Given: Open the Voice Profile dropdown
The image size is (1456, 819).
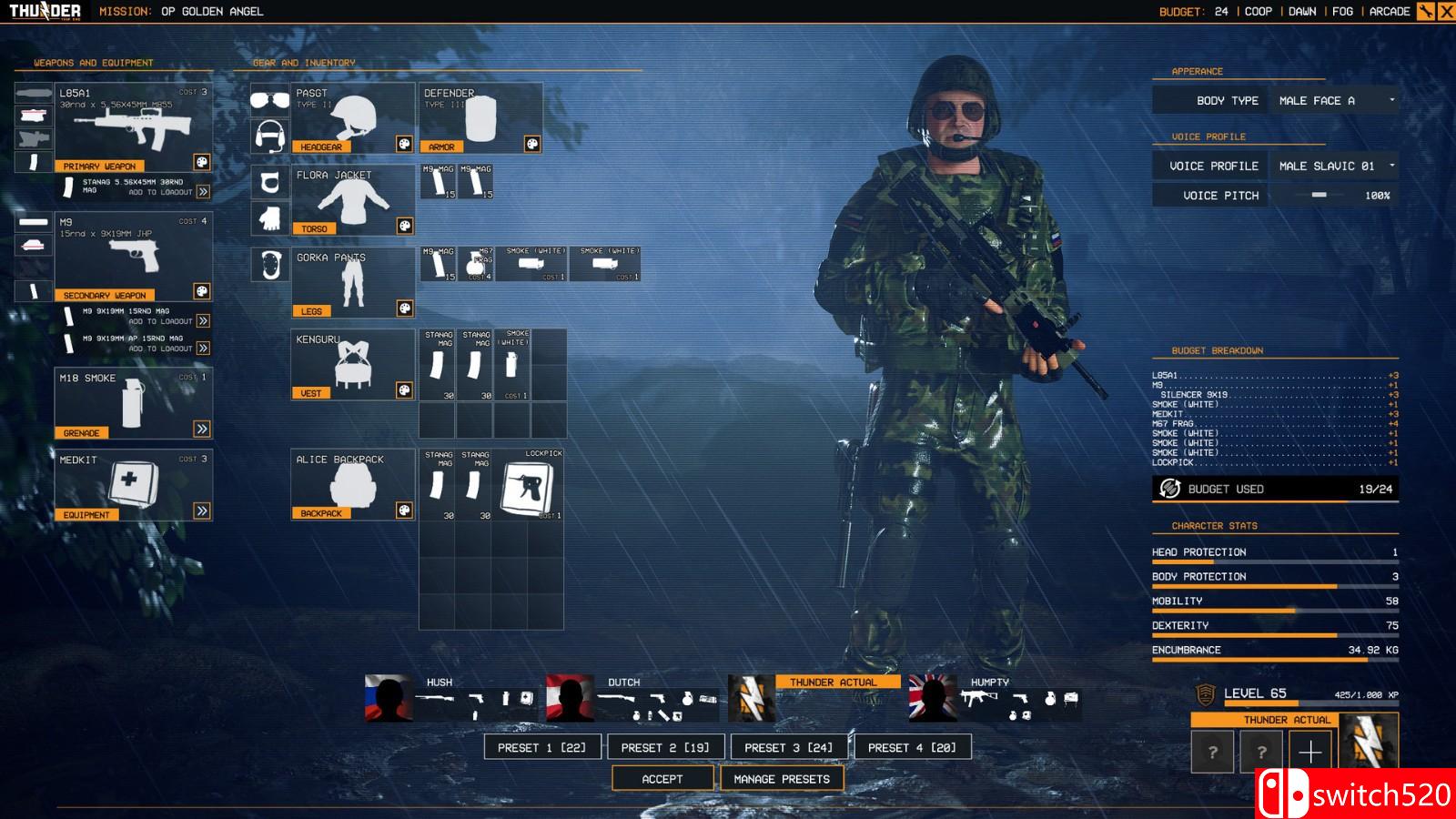Looking at the screenshot, I should pos(1334,166).
